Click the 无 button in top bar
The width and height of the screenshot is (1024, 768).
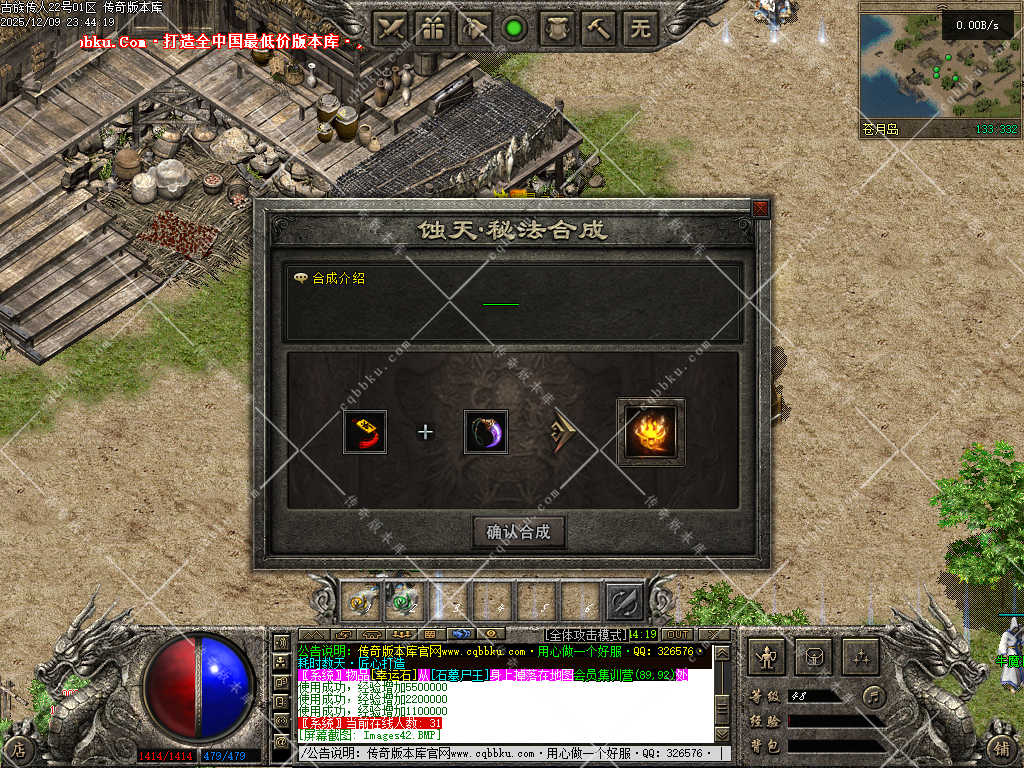click(641, 28)
